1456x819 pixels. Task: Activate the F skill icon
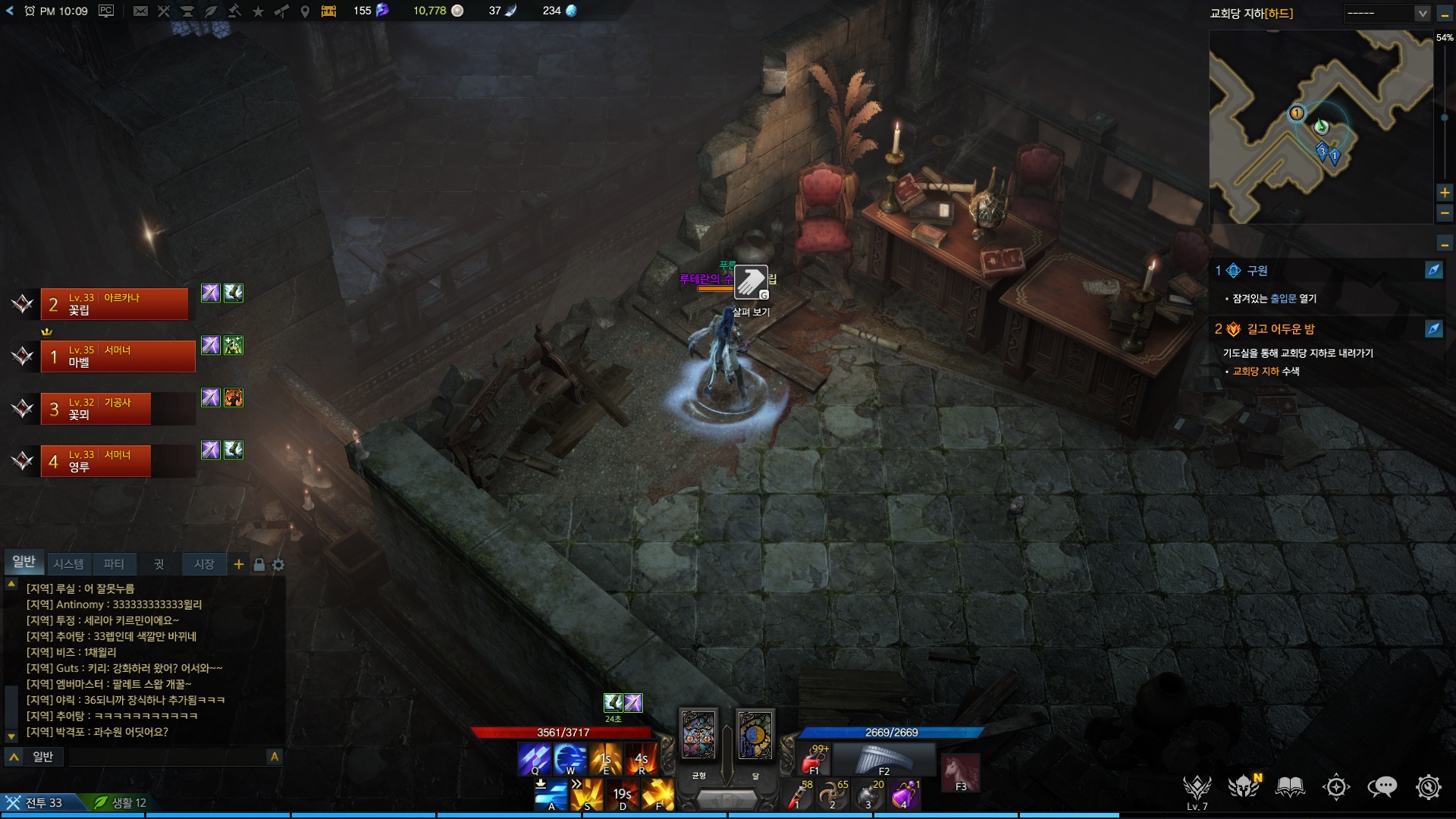(657, 795)
